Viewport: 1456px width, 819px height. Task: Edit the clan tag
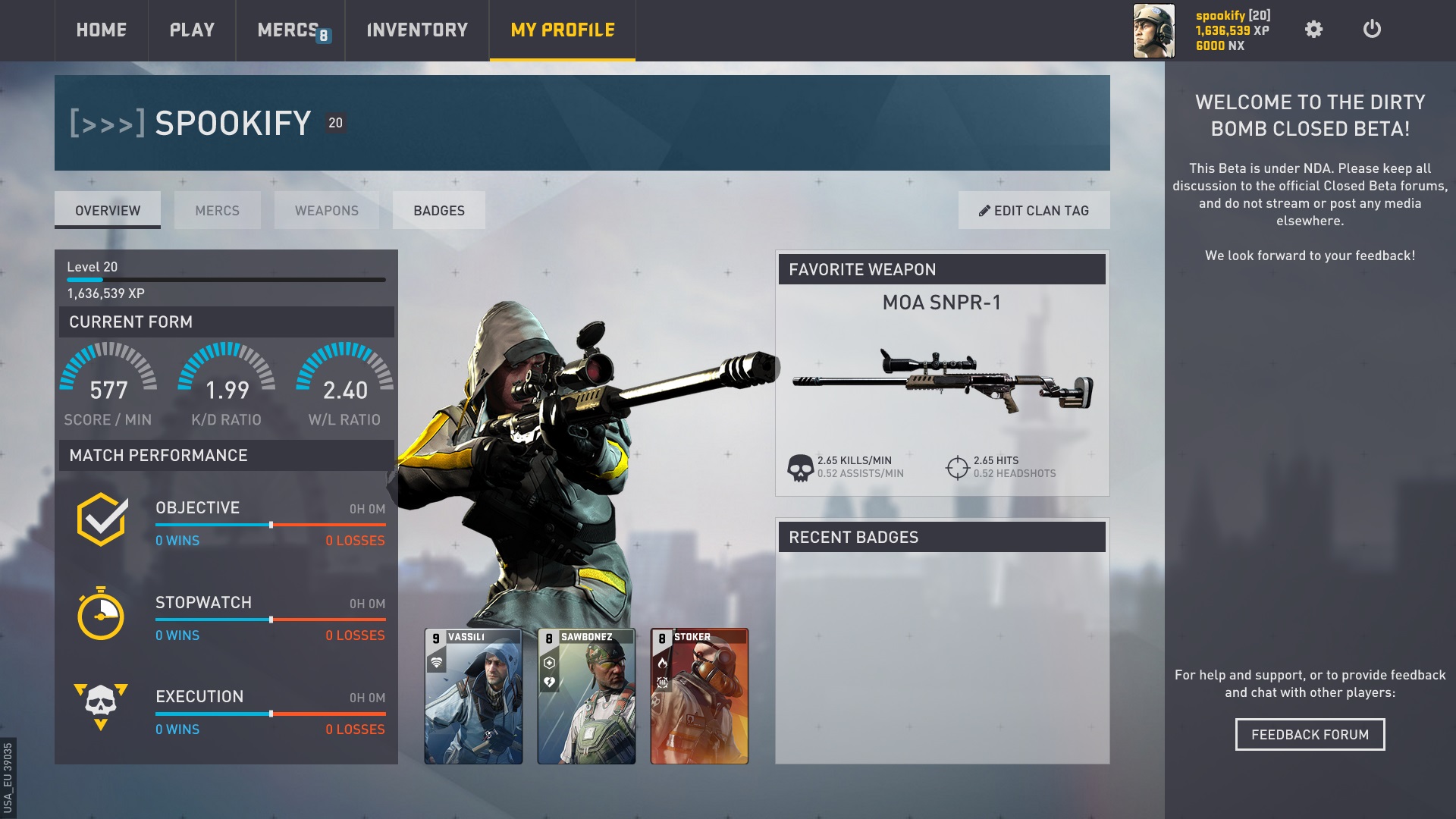tap(1034, 210)
